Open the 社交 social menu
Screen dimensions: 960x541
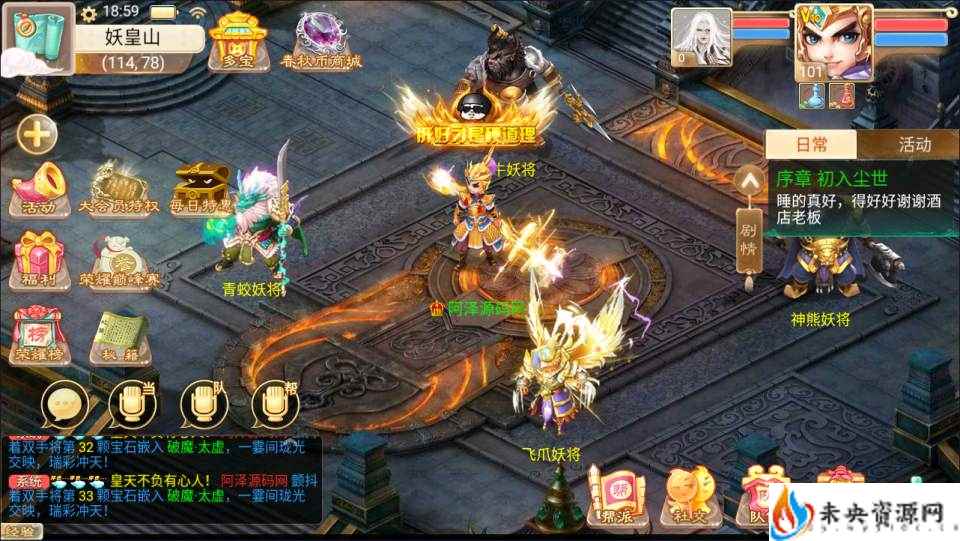(691, 497)
